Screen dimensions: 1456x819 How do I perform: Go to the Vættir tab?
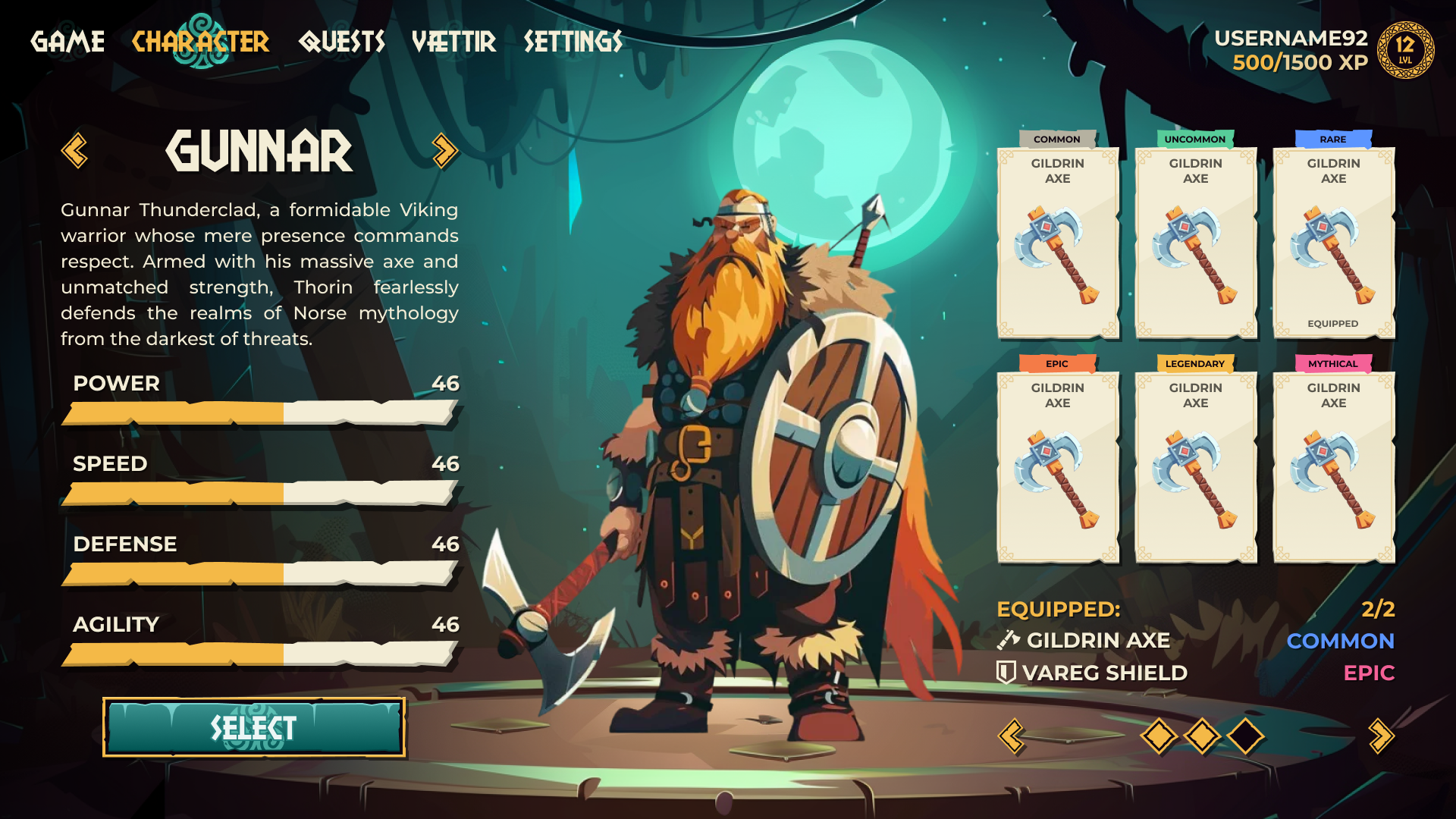coord(453,42)
